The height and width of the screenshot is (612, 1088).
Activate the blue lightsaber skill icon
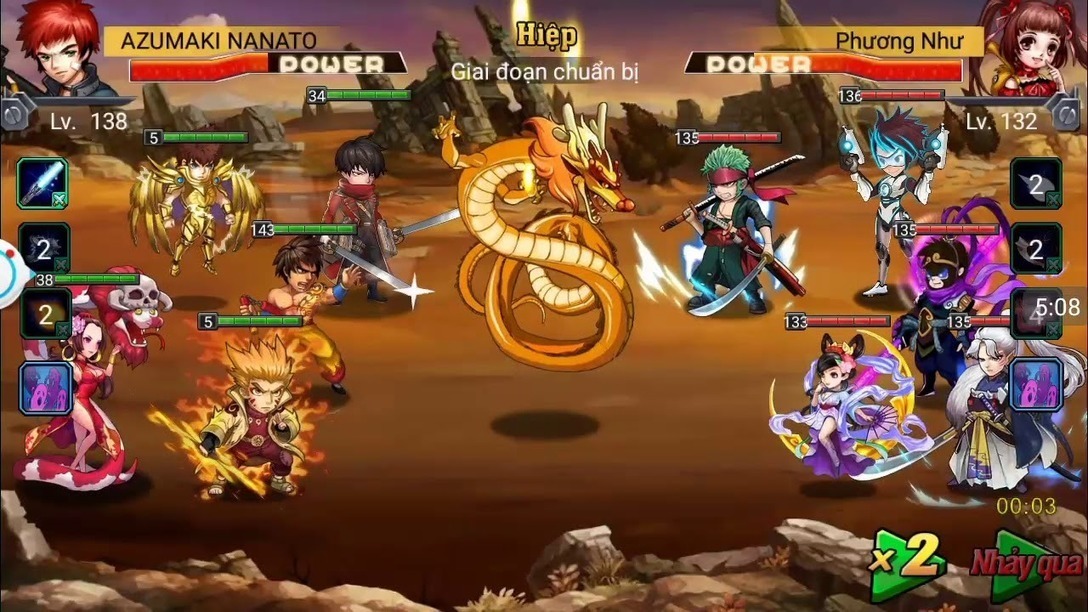(x=43, y=183)
